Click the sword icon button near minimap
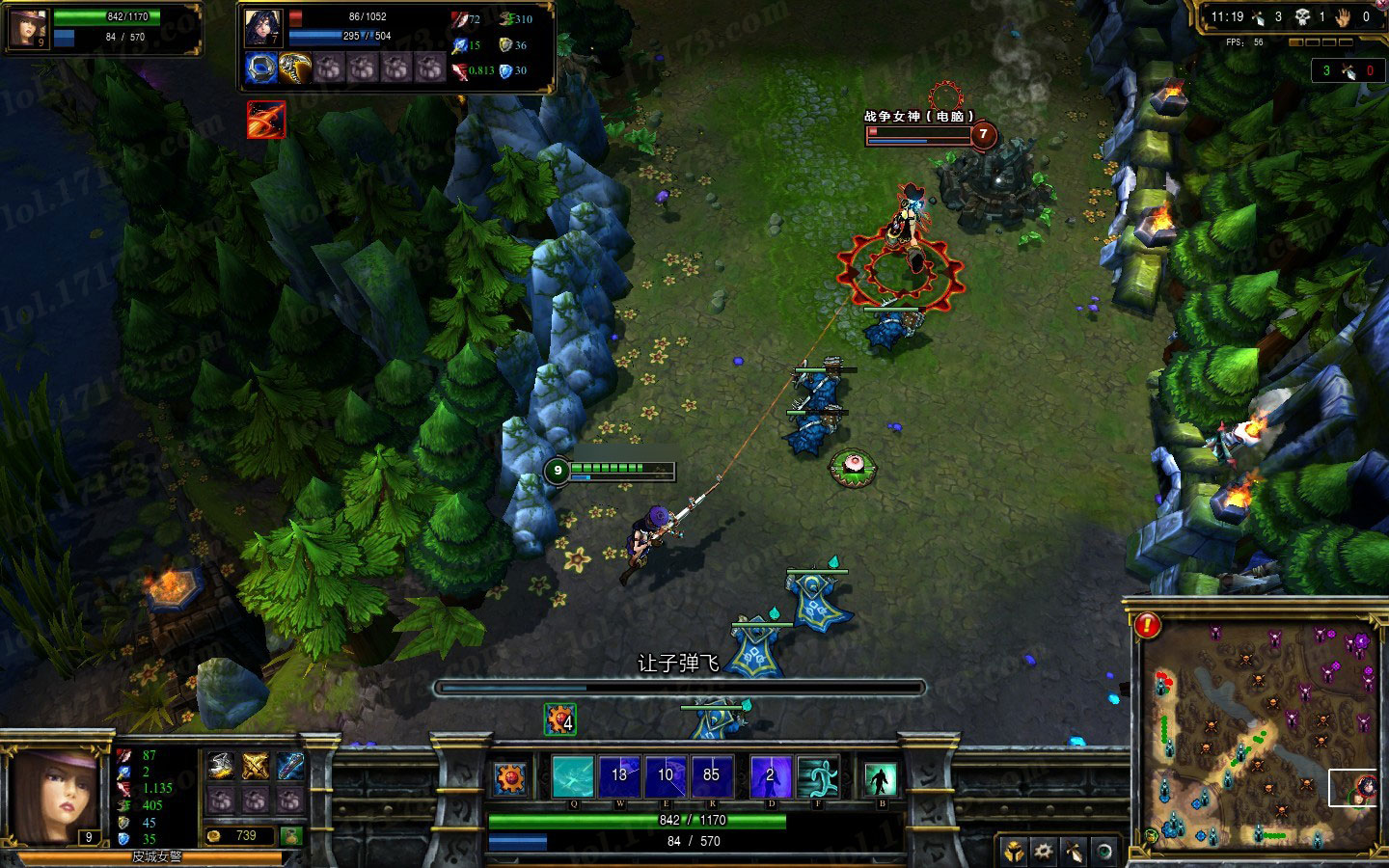This screenshot has width=1389, height=868. 1074,852
